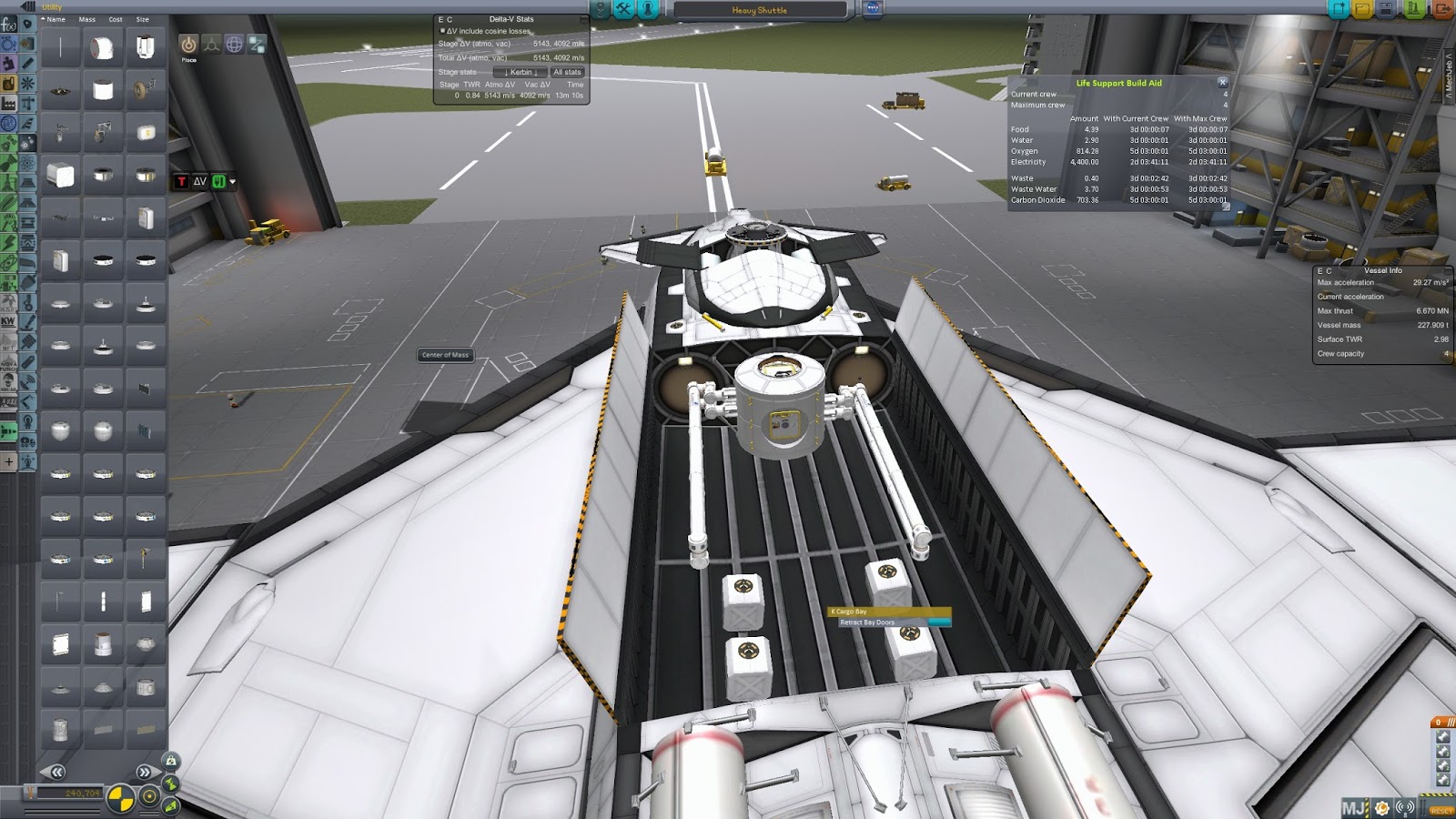Sort parts by the Mass column header
The width and height of the screenshot is (1456, 819).
point(86,18)
